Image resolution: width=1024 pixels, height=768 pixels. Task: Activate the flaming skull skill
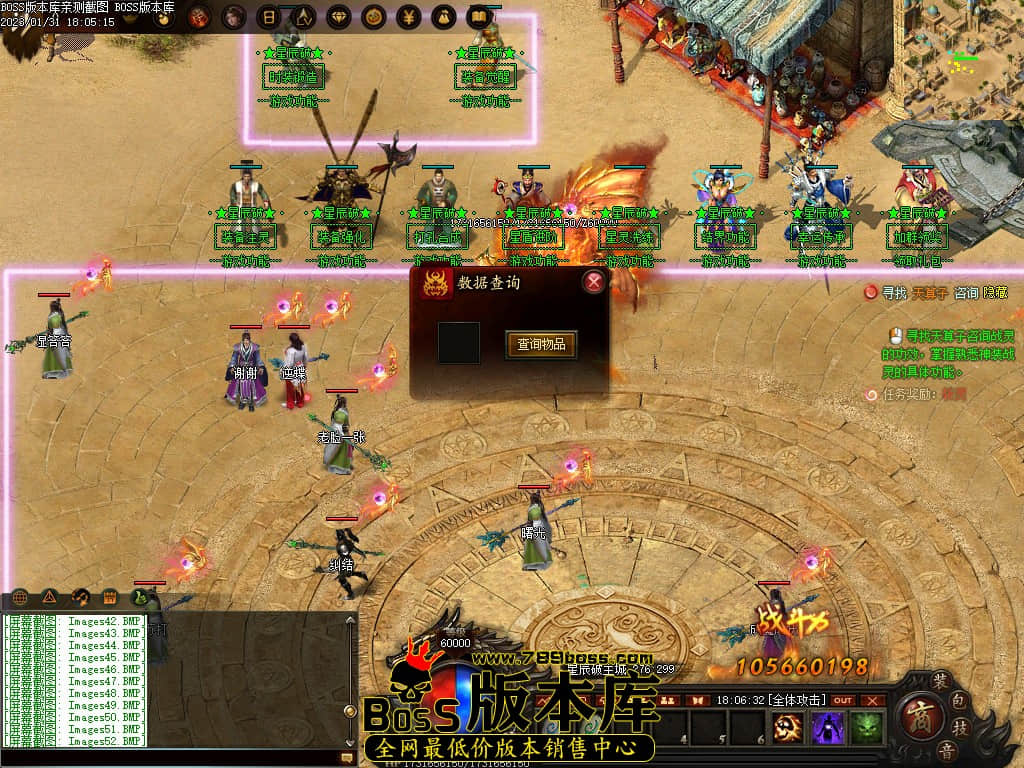coord(789,728)
